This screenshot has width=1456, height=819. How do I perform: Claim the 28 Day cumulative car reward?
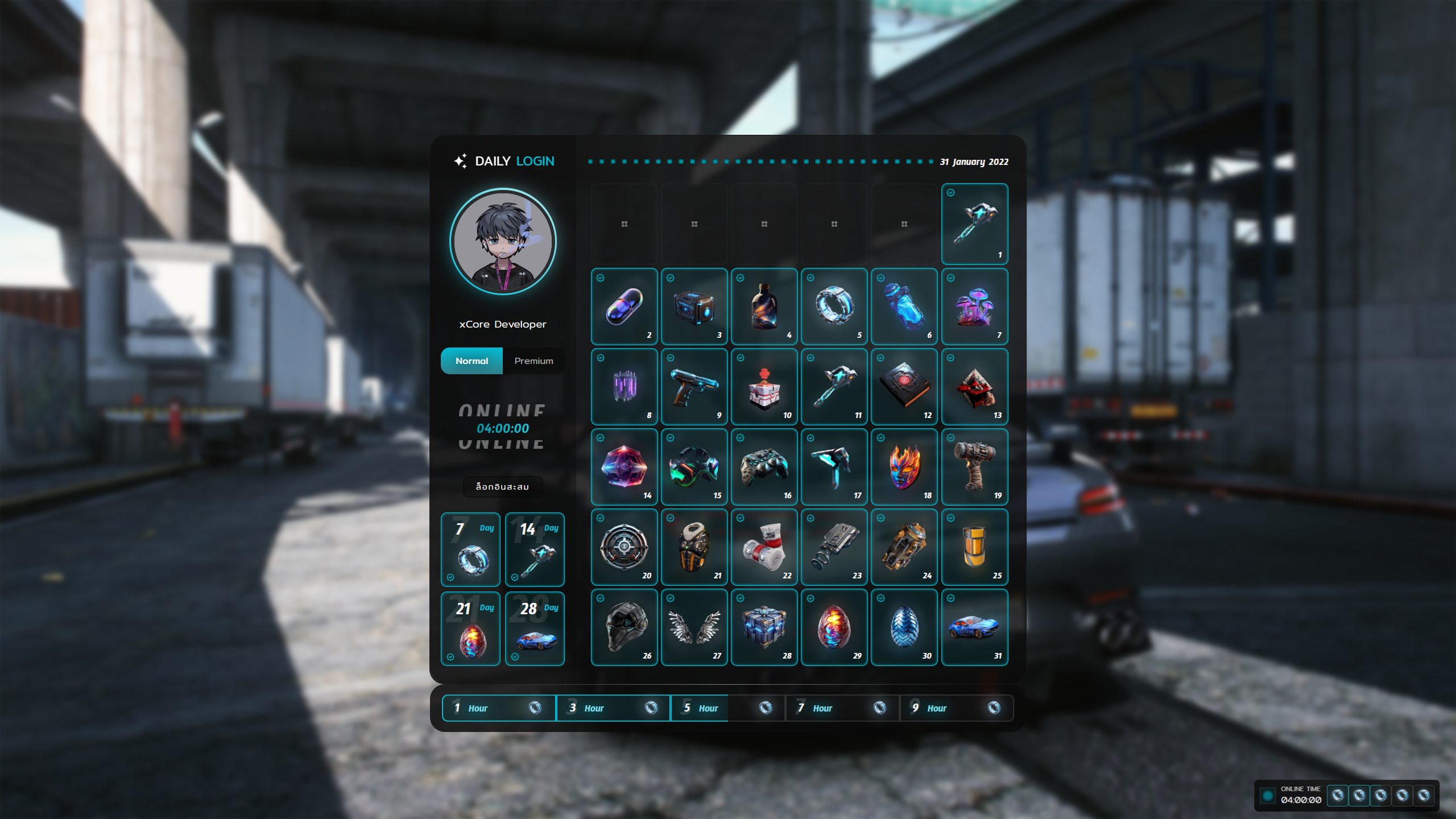click(535, 629)
